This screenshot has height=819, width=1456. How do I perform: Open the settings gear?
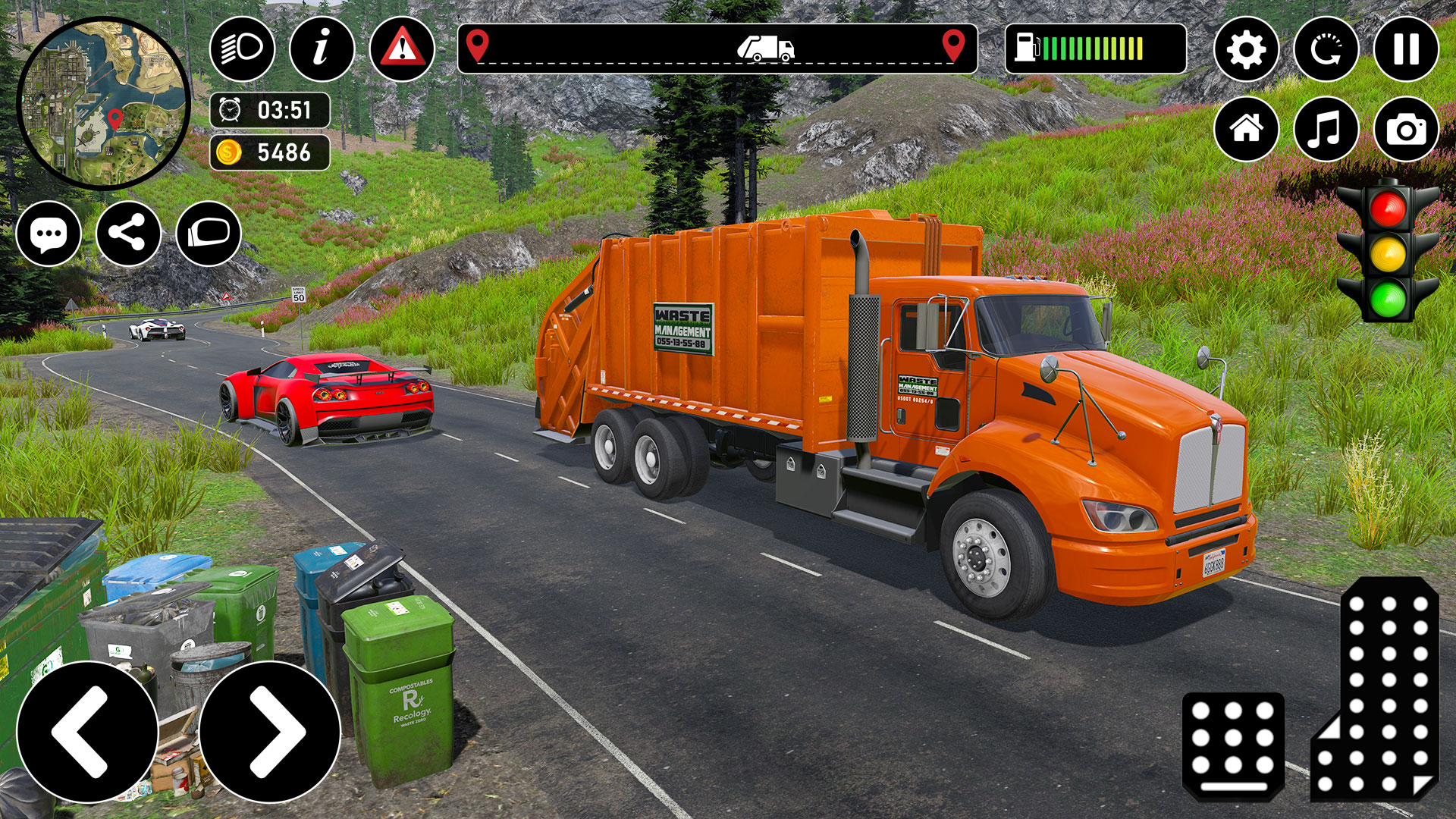point(1246,49)
